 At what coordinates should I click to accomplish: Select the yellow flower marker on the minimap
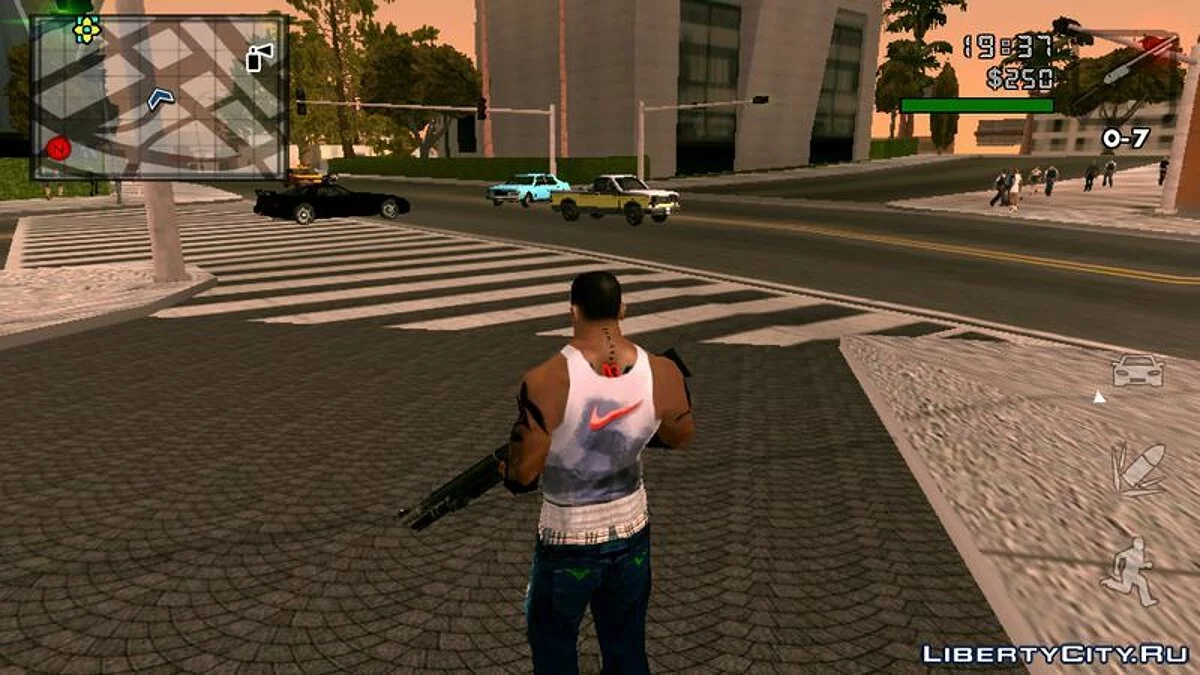87,30
